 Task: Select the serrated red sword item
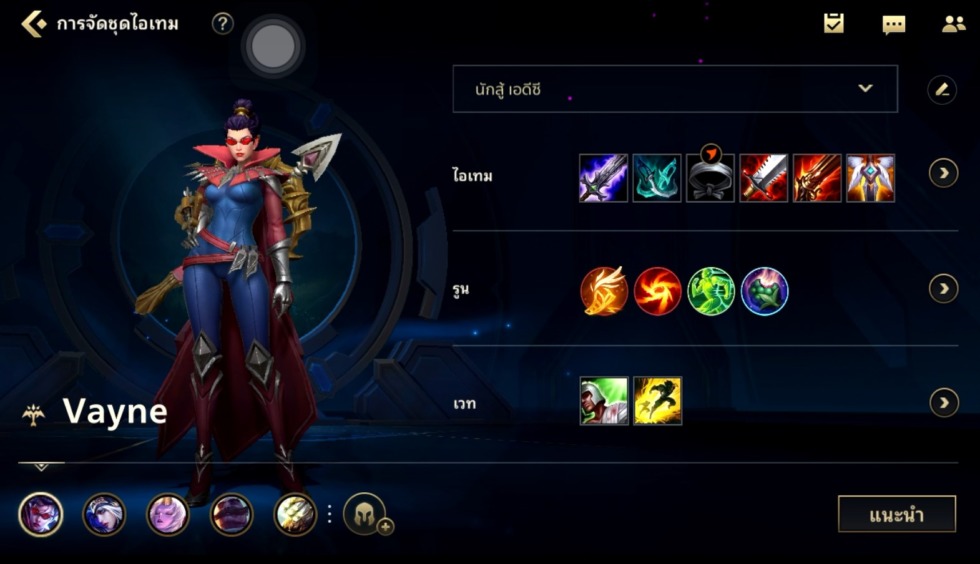[x=764, y=178]
